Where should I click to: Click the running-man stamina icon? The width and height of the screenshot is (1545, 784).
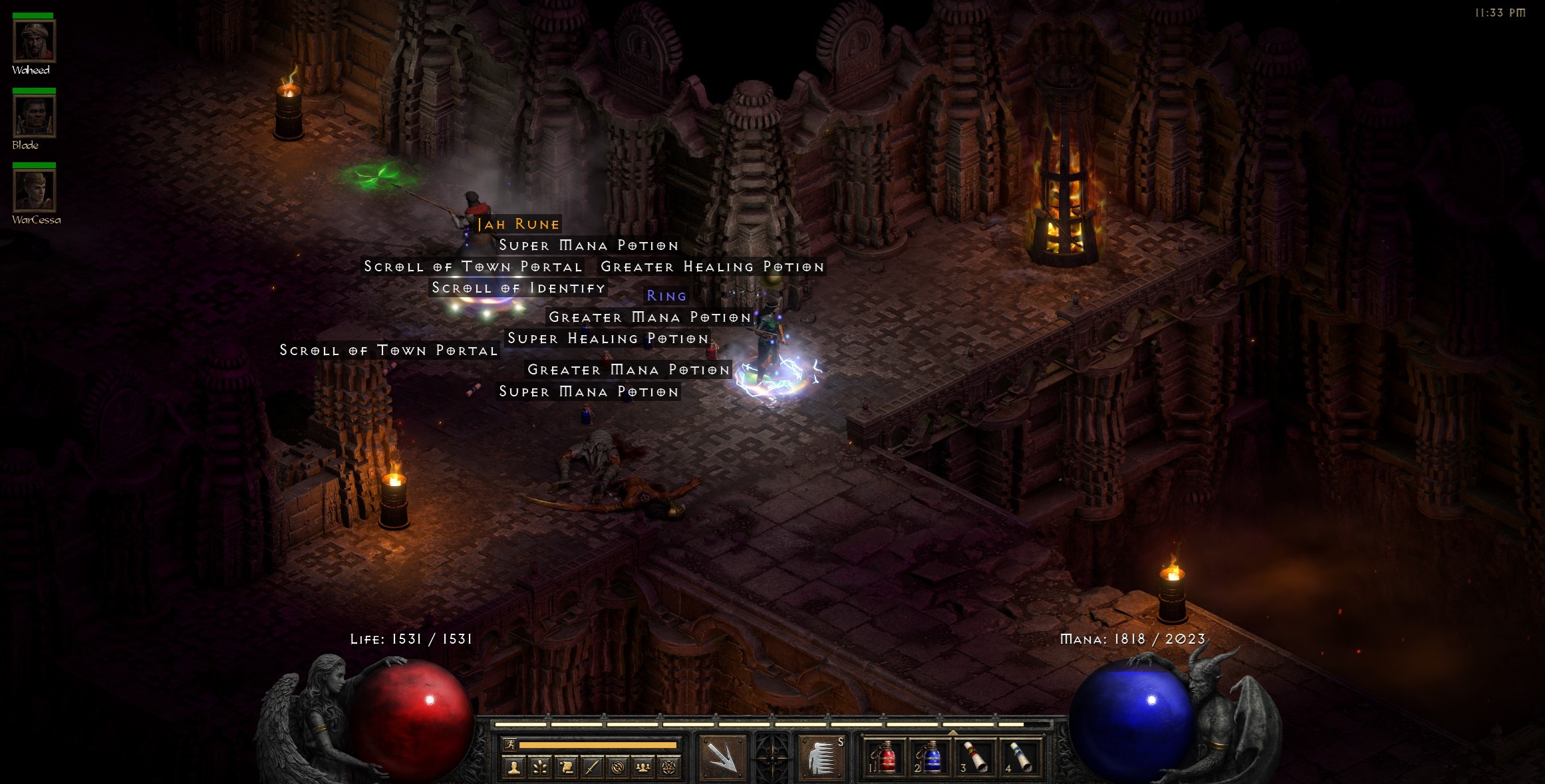pyautogui.click(x=511, y=745)
